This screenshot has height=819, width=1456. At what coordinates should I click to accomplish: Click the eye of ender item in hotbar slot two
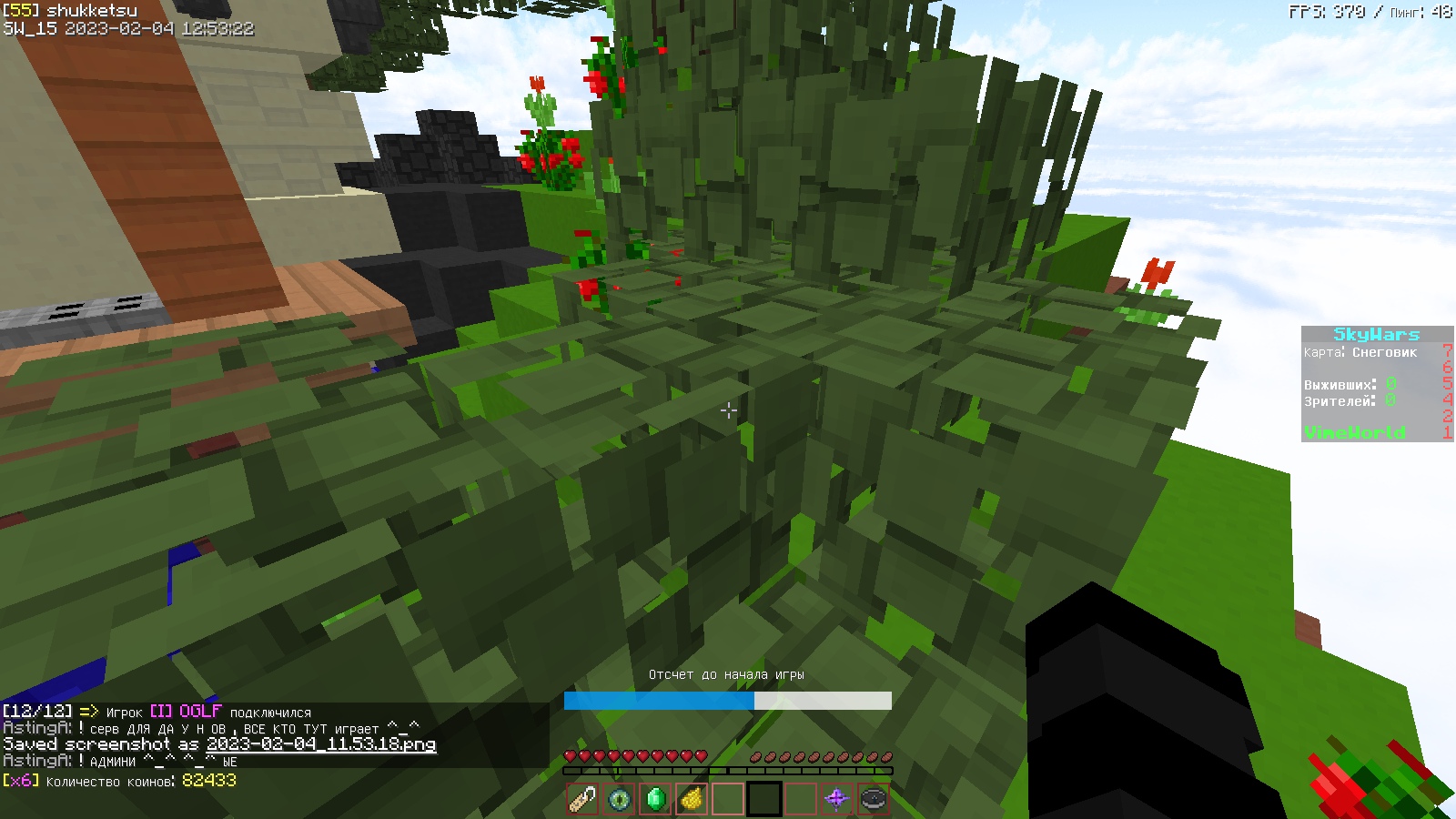(618, 798)
